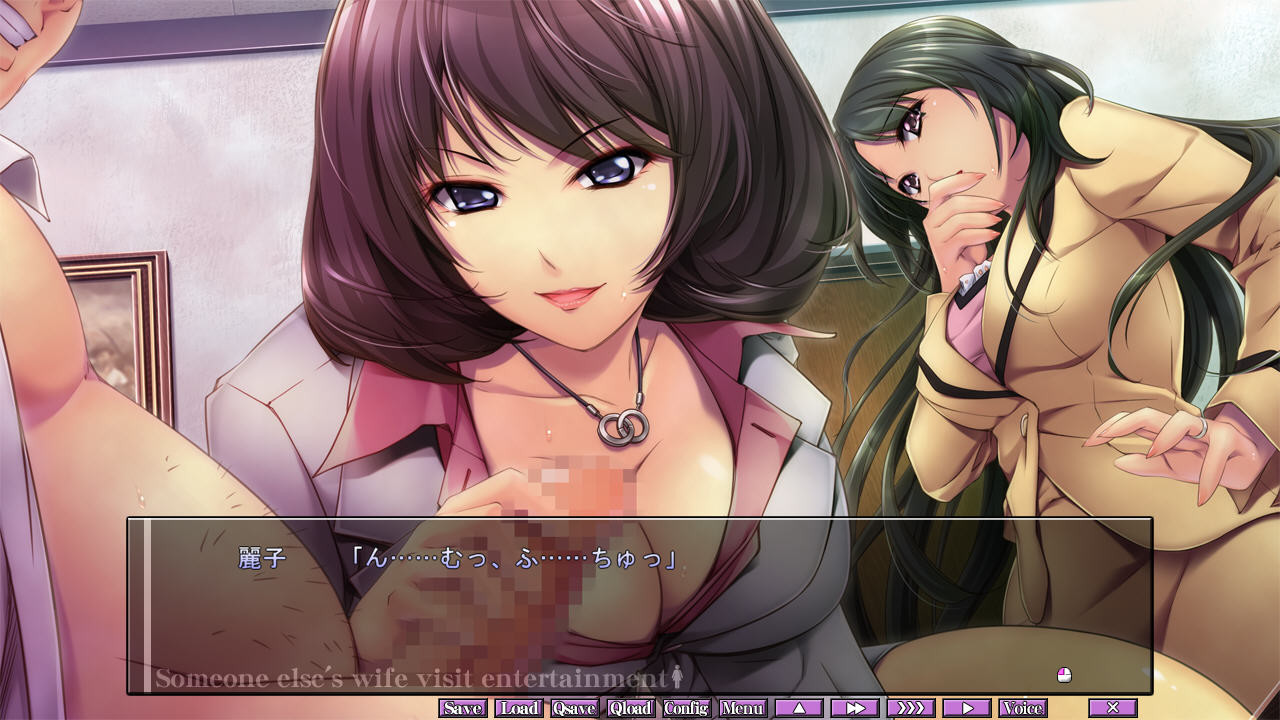Viewport: 1280px width, 720px height.
Task: Click the Save button
Action: pyautogui.click(x=463, y=708)
